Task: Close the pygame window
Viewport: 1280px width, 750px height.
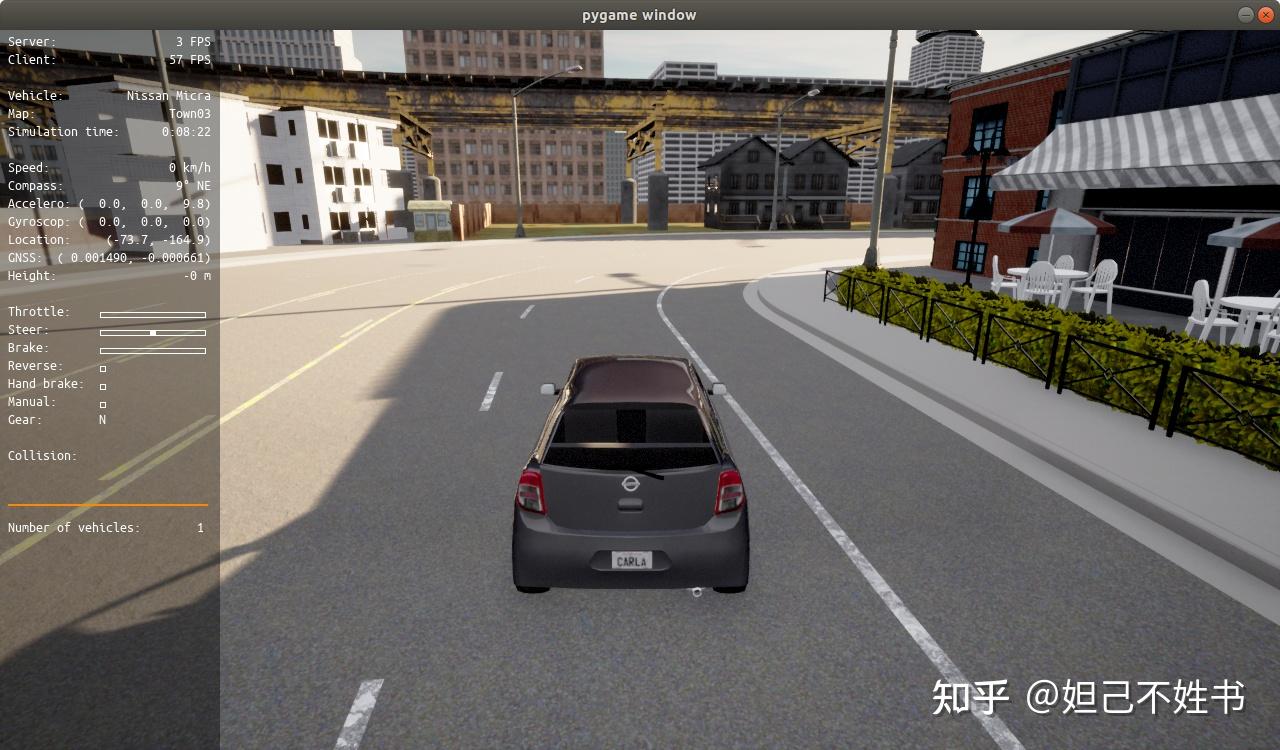Action: [x=1265, y=15]
